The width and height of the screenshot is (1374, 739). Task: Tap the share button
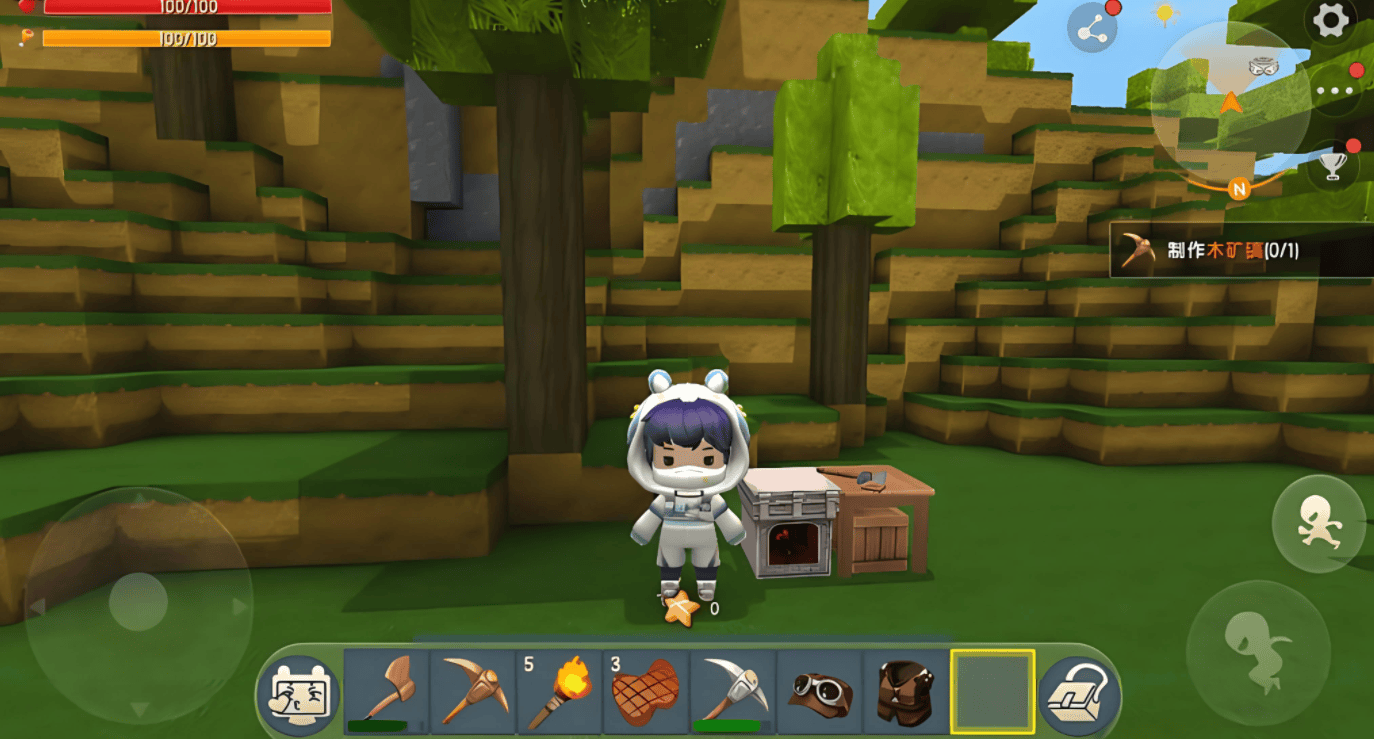(1092, 29)
